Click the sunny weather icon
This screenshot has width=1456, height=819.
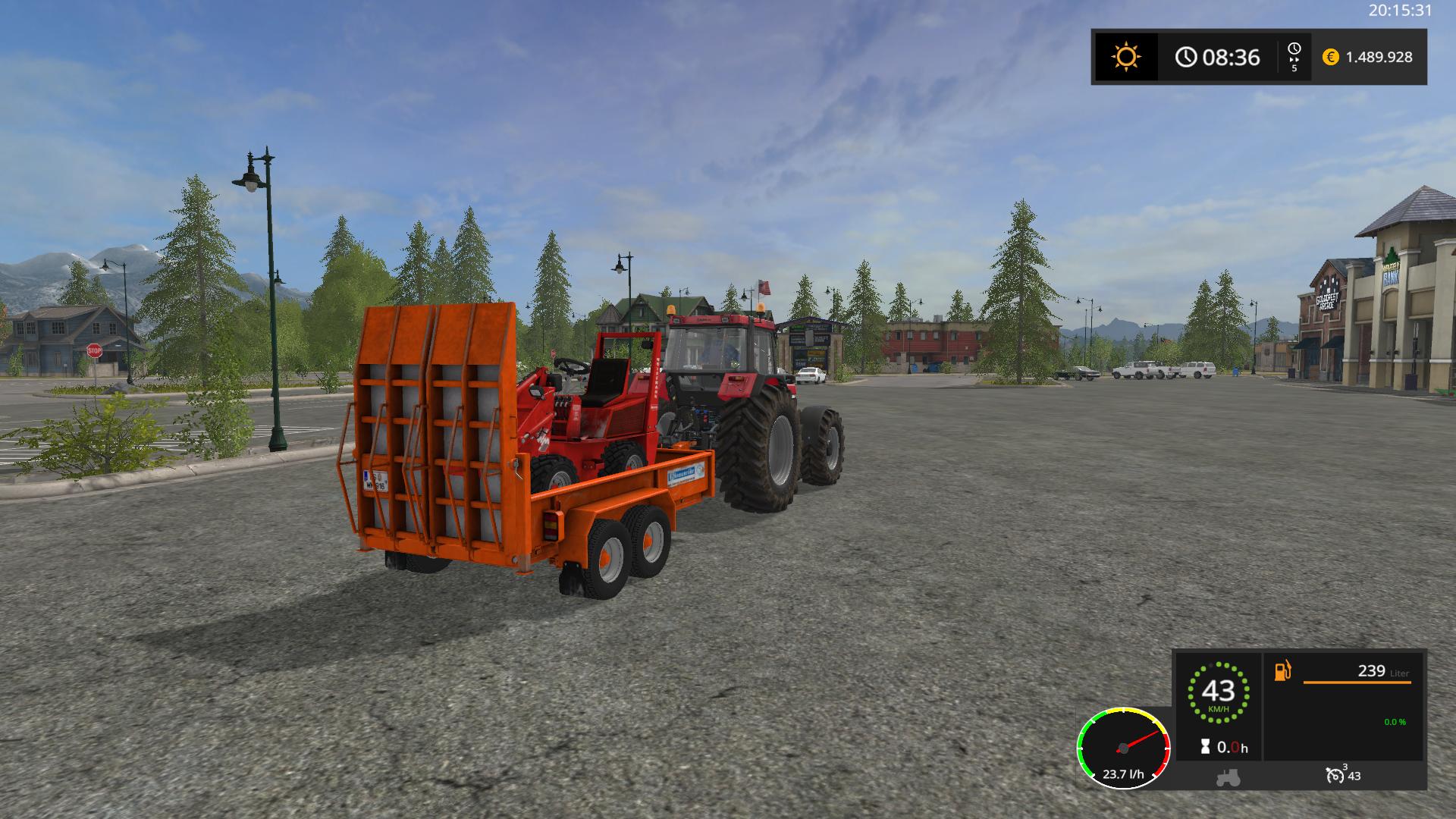(1125, 57)
